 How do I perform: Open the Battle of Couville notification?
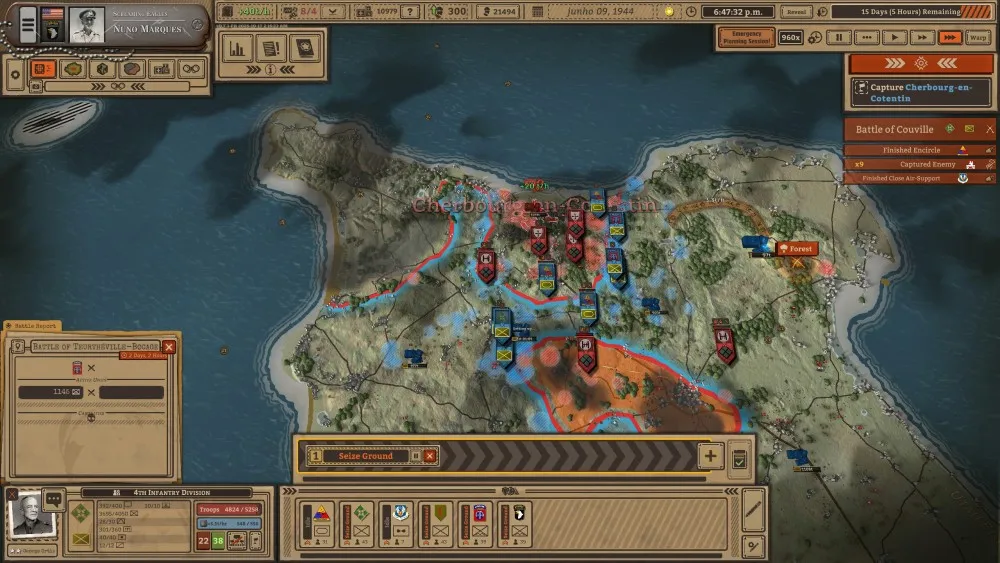pyautogui.click(x=894, y=129)
